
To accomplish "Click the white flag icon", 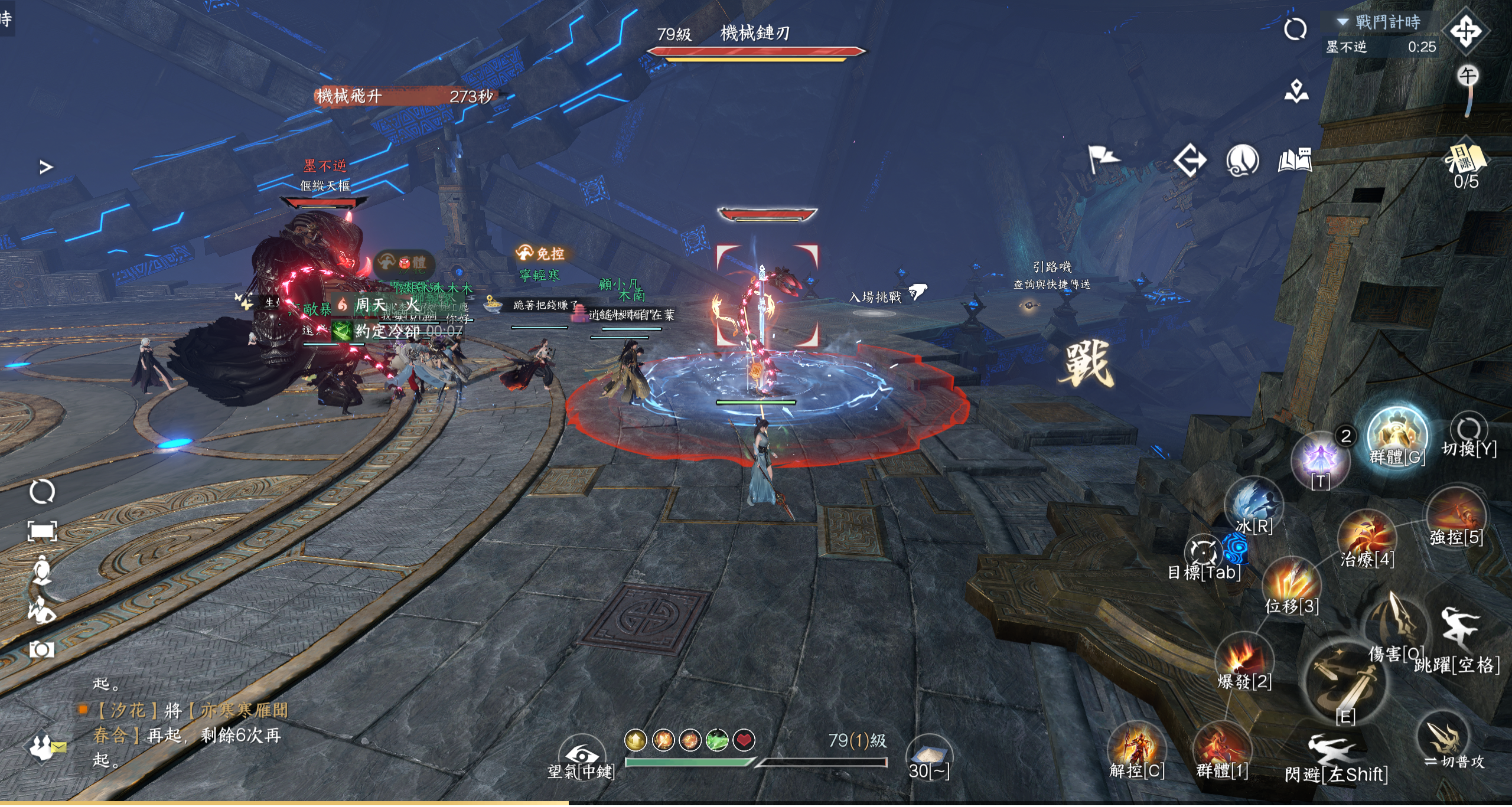I will pos(1102,159).
